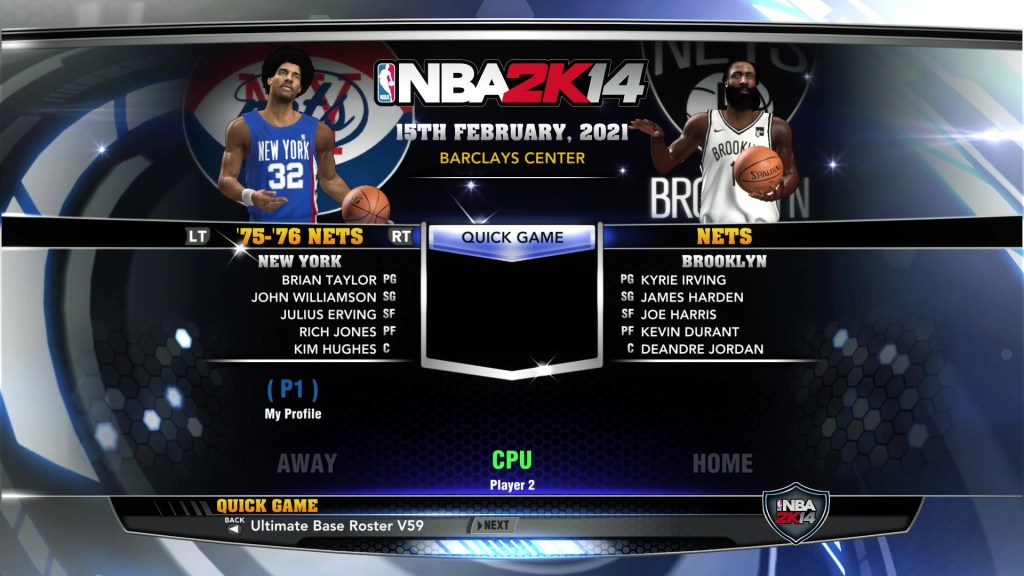Switch to the Away side
This screenshot has height=576, width=1024.
tap(306, 463)
